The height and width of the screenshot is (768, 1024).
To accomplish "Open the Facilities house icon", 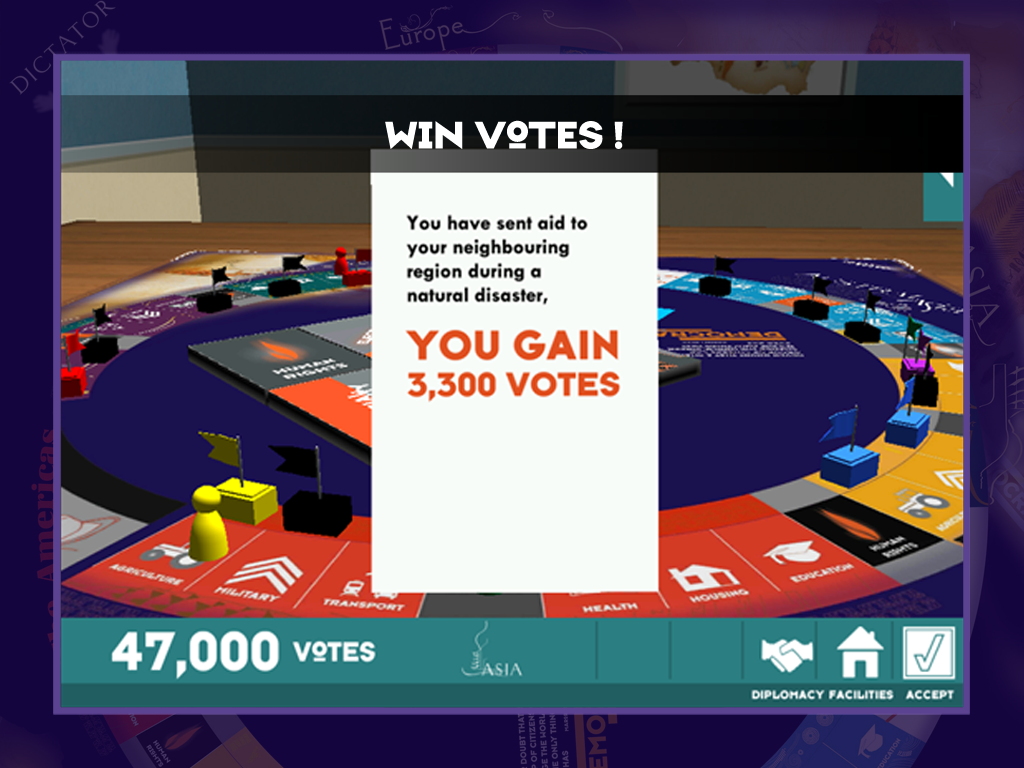I will [859, 653].
